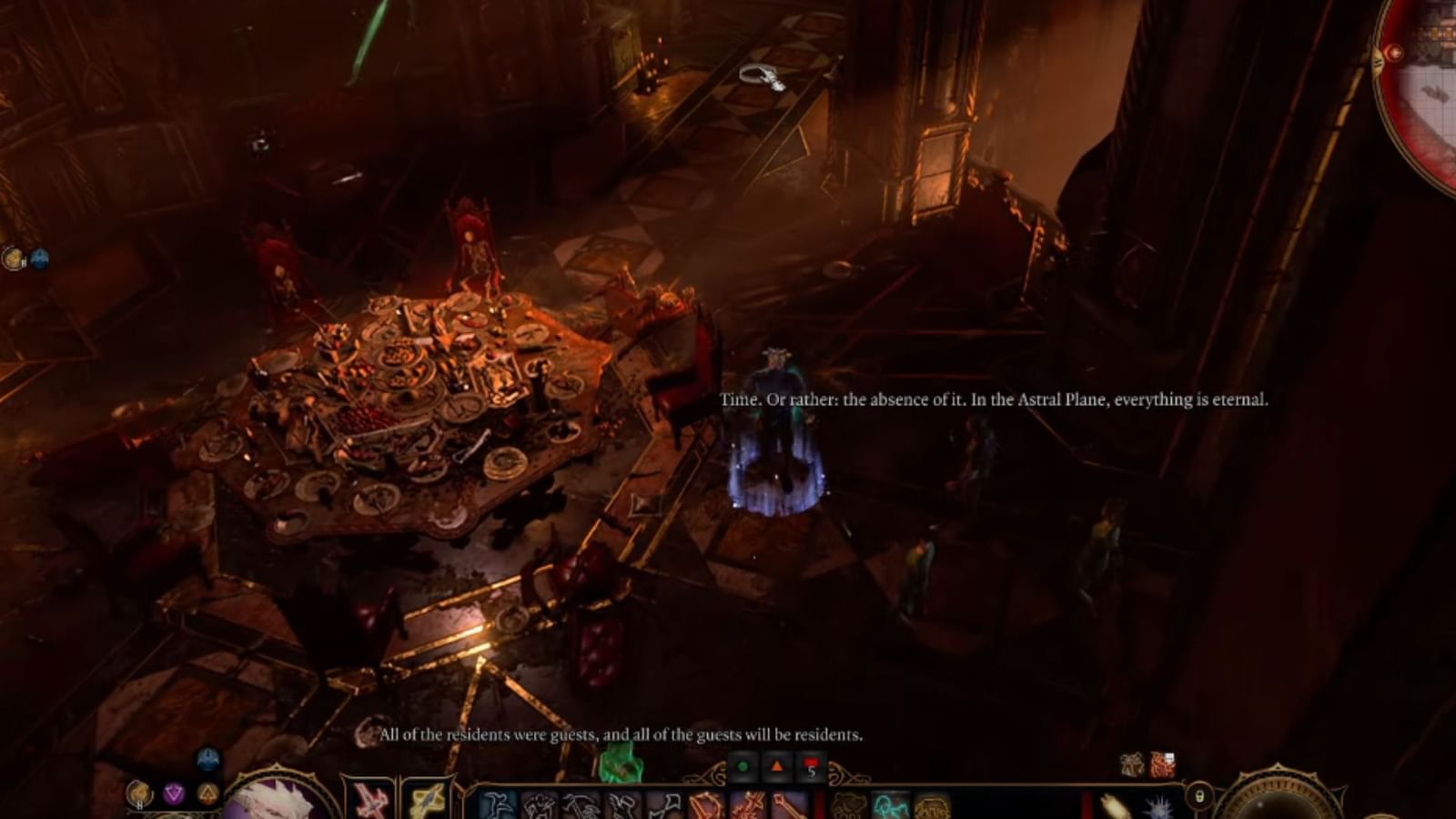Select the blue buff icon above the portrait
Screen dimensions: 1456x819
pos(206,758)
